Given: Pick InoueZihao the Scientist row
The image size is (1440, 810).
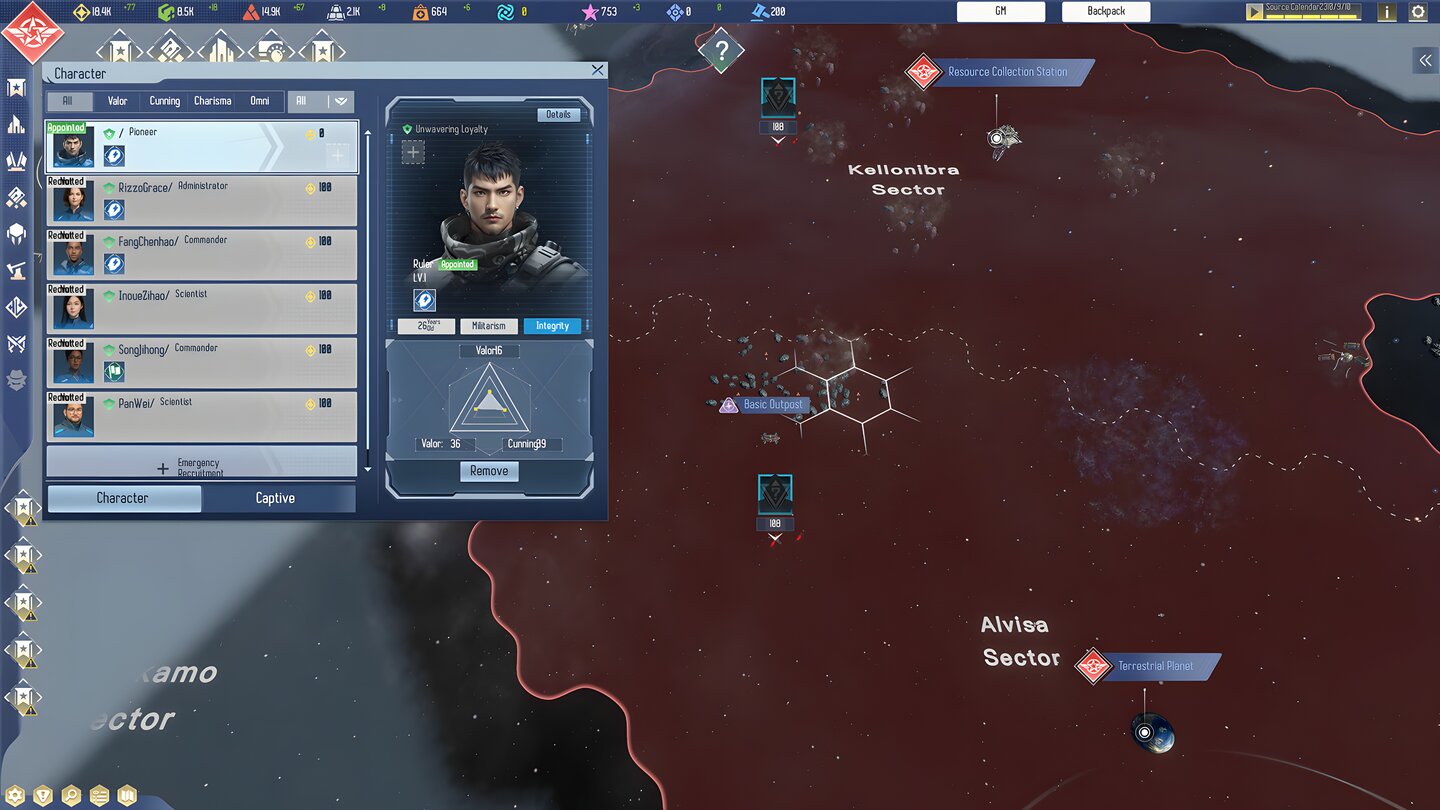Looking at the screenshot, I should pyautogui.click(x=201, y=309).
